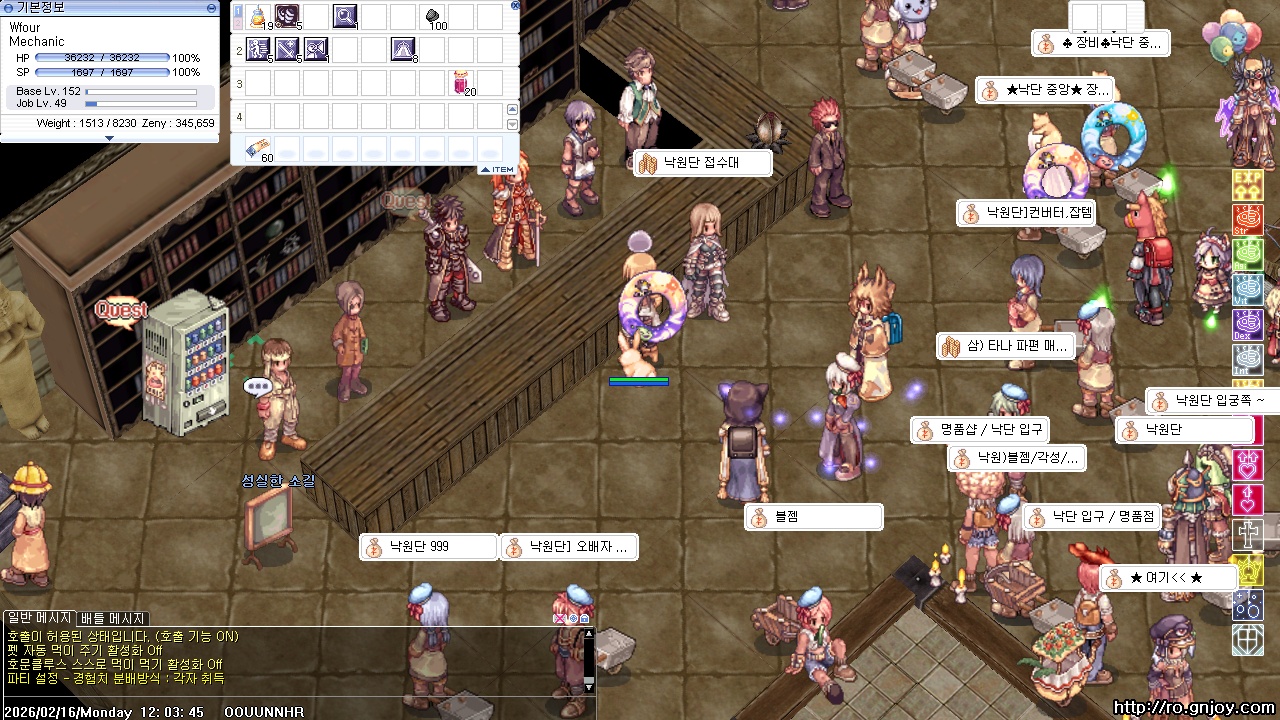Use the orange potion bottle hotbar slot
The height and width of the screenshot is (720, 1280).
point(259,16)
